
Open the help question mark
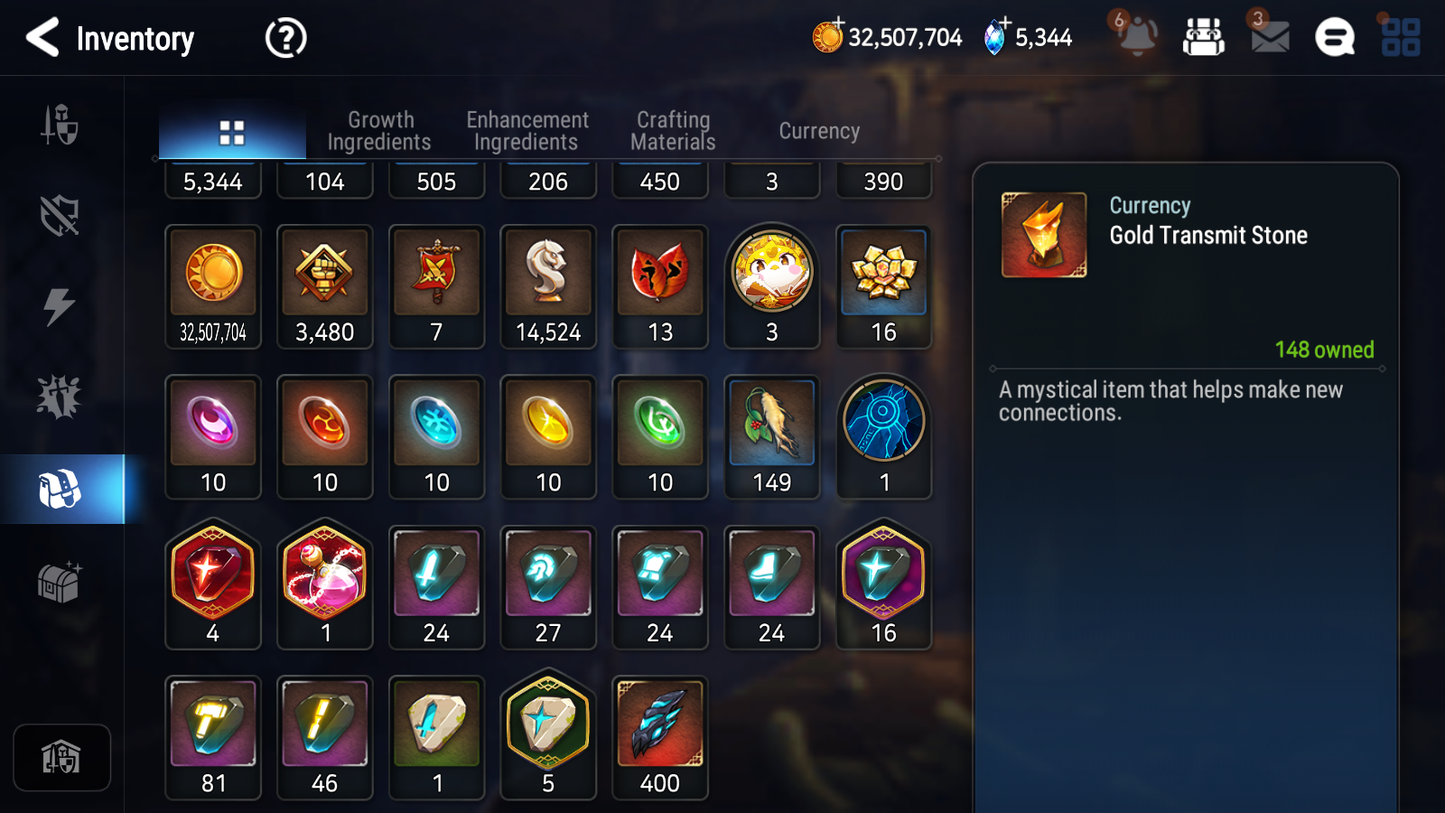(286, 38)
